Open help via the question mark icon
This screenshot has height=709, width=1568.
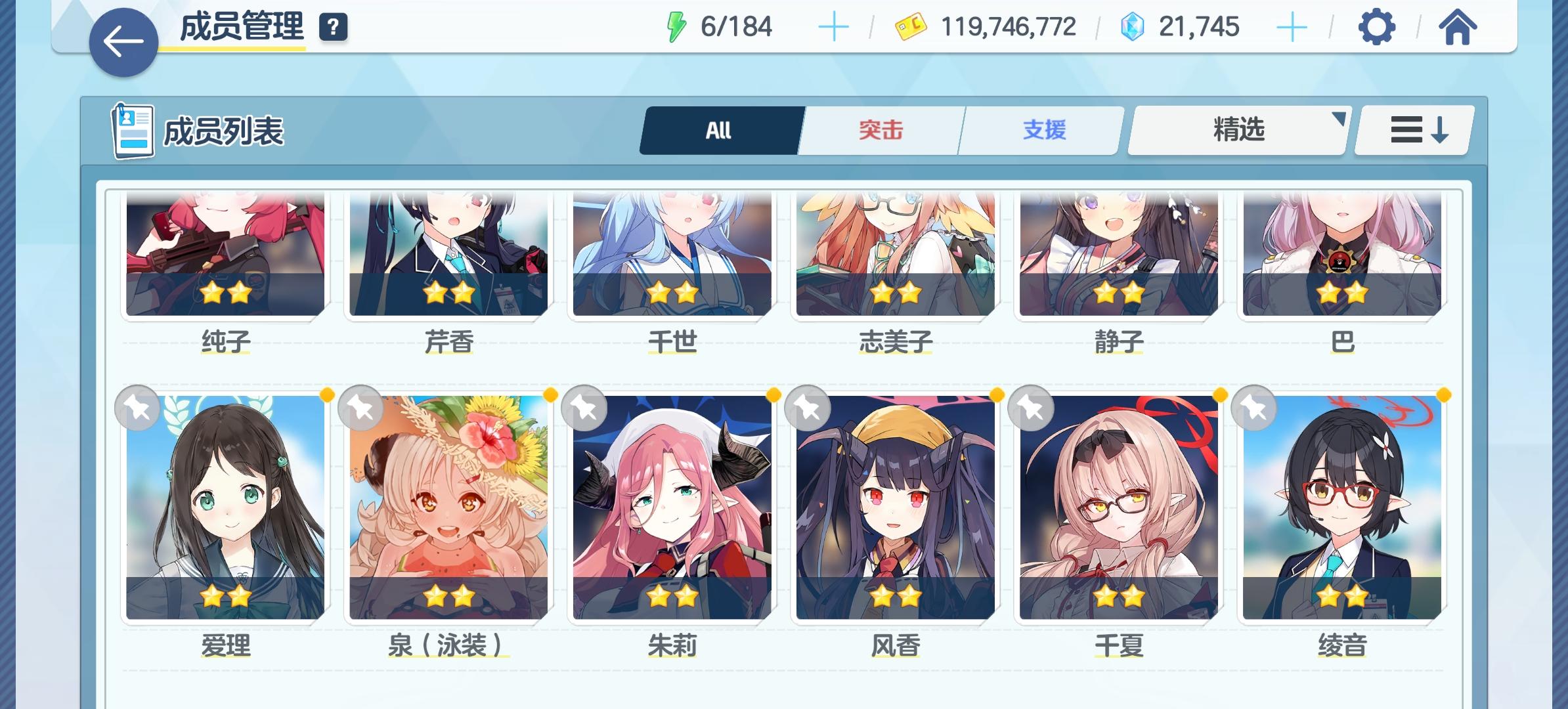coord(334,27)
